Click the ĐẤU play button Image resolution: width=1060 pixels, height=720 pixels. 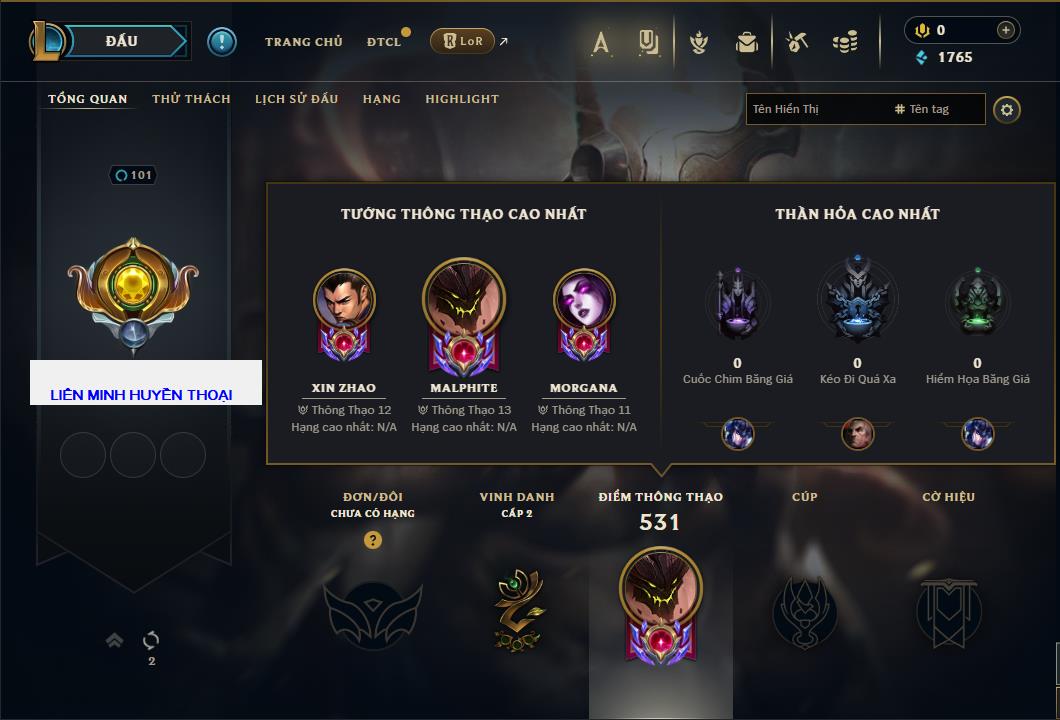[122, 41]
